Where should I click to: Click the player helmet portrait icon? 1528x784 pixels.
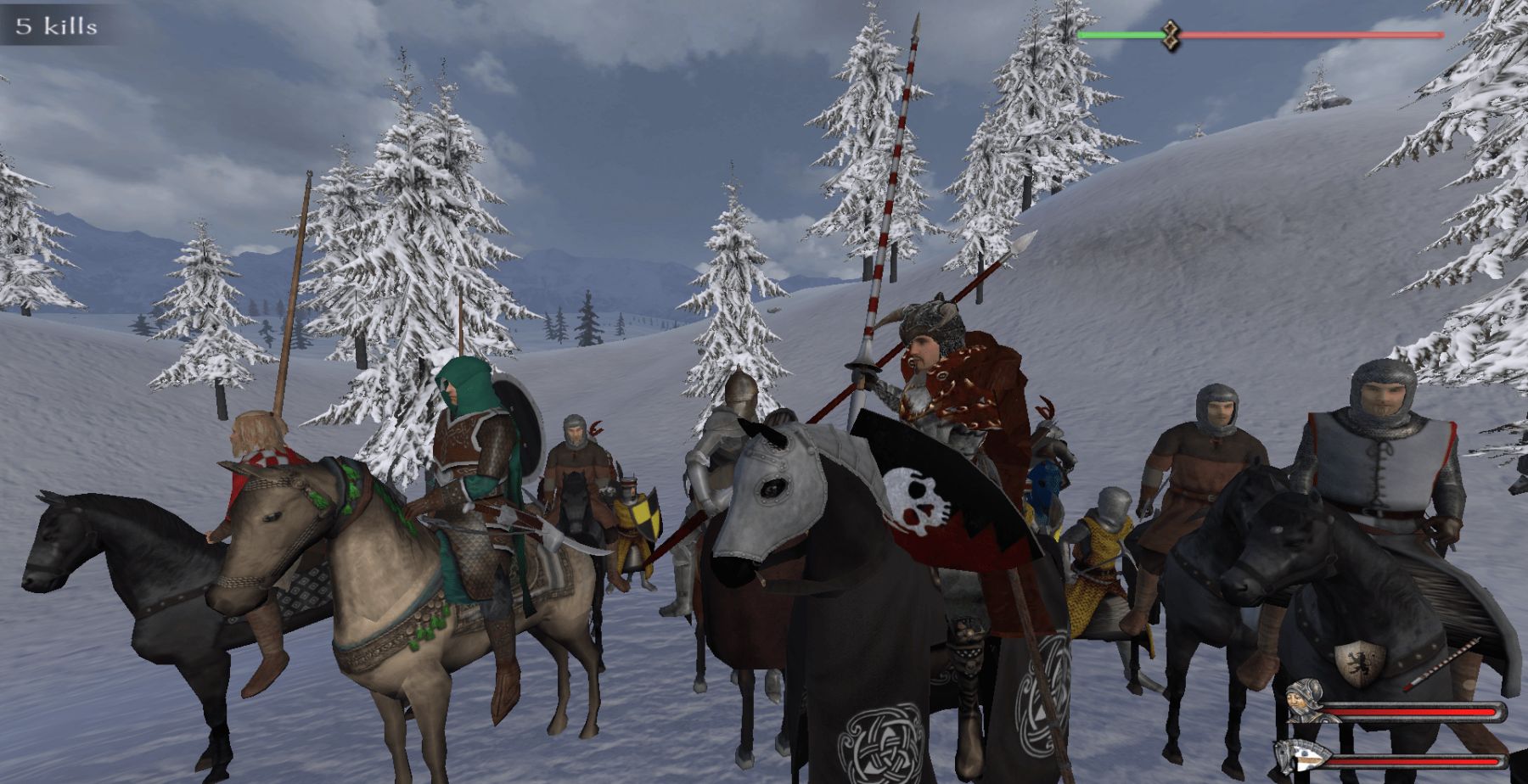coord(1304,701)
